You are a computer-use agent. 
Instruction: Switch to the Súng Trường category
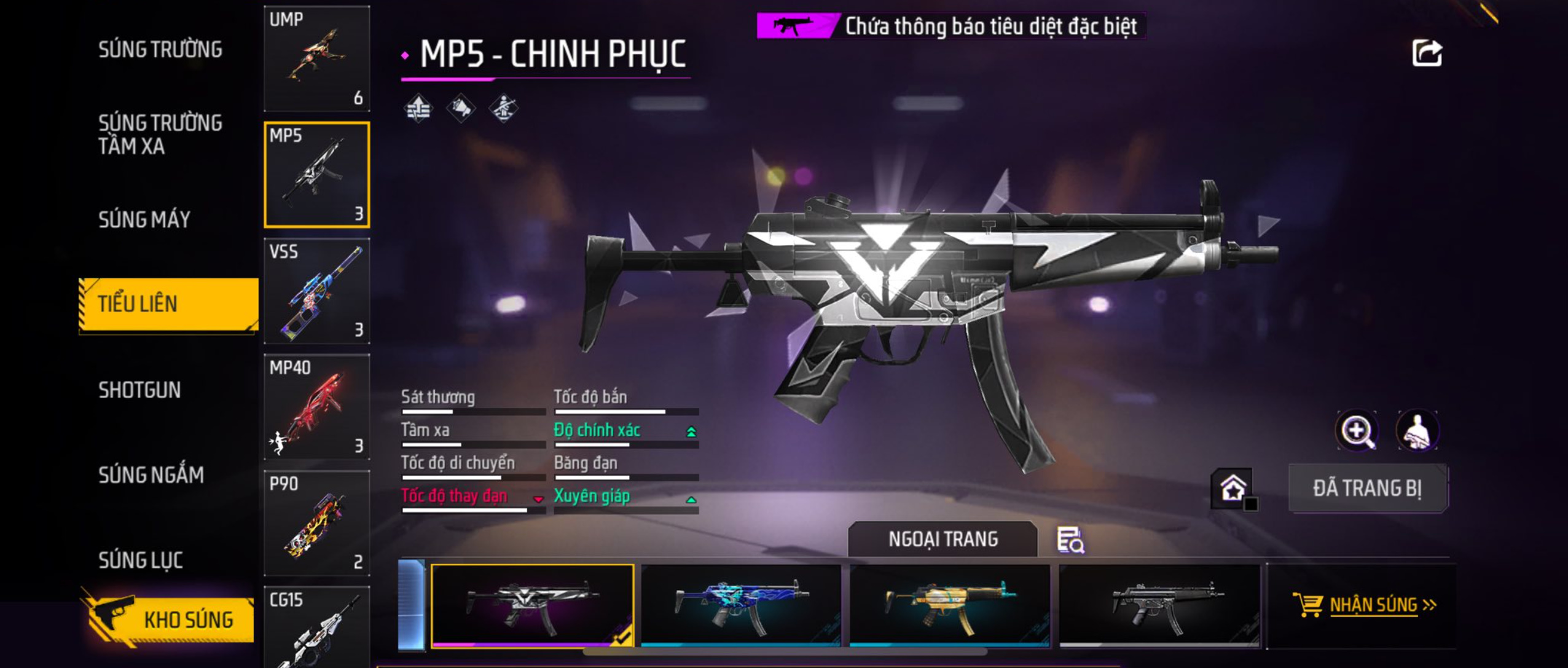click(160, 49)
